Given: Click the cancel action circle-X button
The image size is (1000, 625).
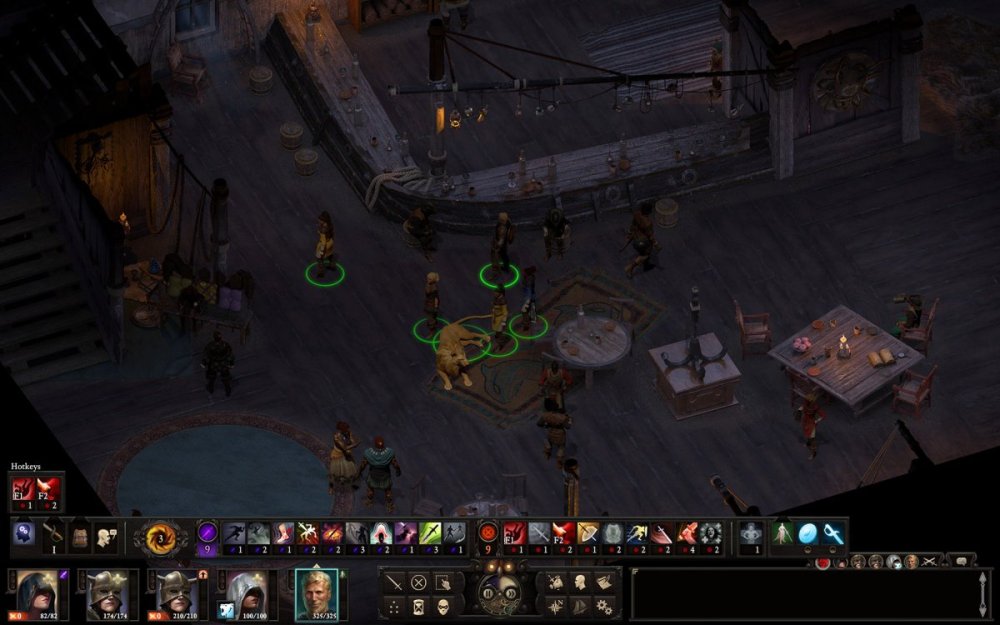Looking at the screenshot, I should tap(419, 582).
